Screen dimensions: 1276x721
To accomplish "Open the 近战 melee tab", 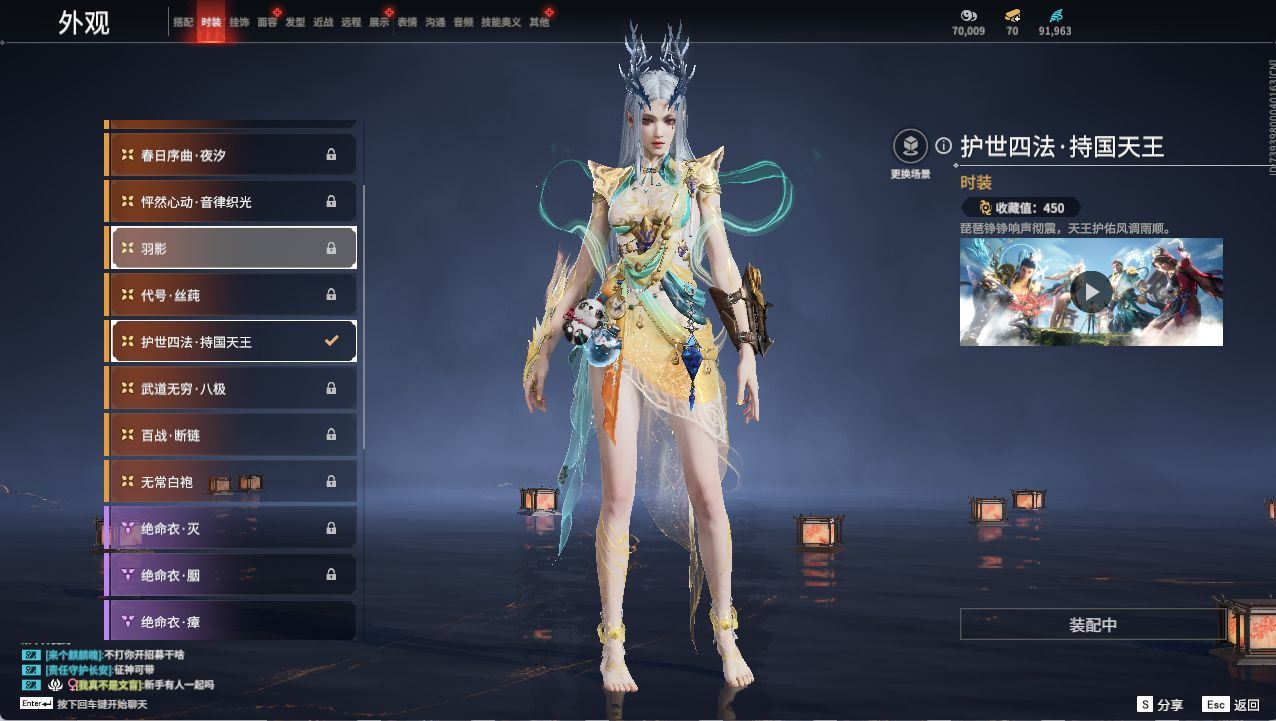I will pos(323,22).
